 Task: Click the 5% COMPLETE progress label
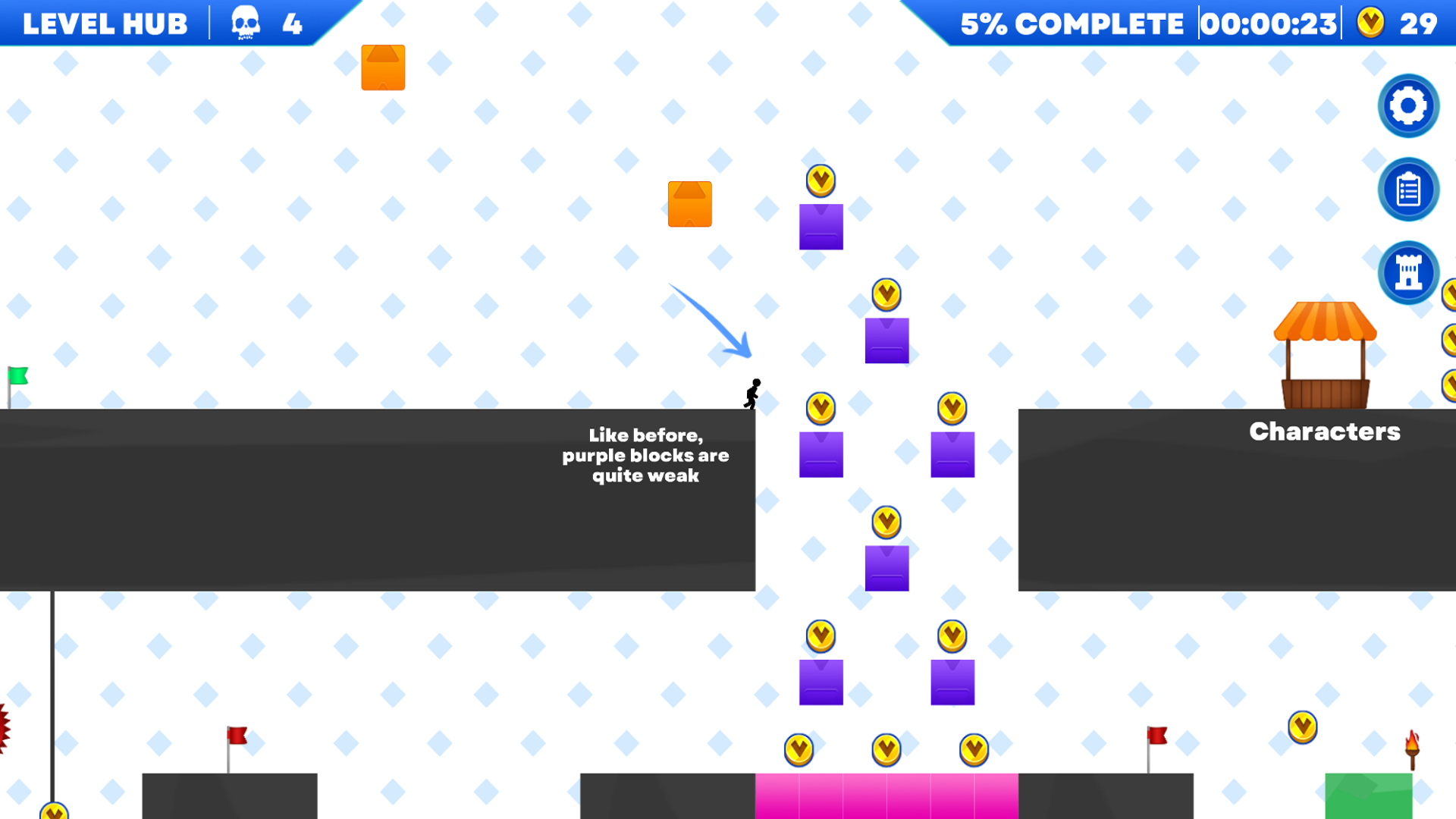[1070, 23]
